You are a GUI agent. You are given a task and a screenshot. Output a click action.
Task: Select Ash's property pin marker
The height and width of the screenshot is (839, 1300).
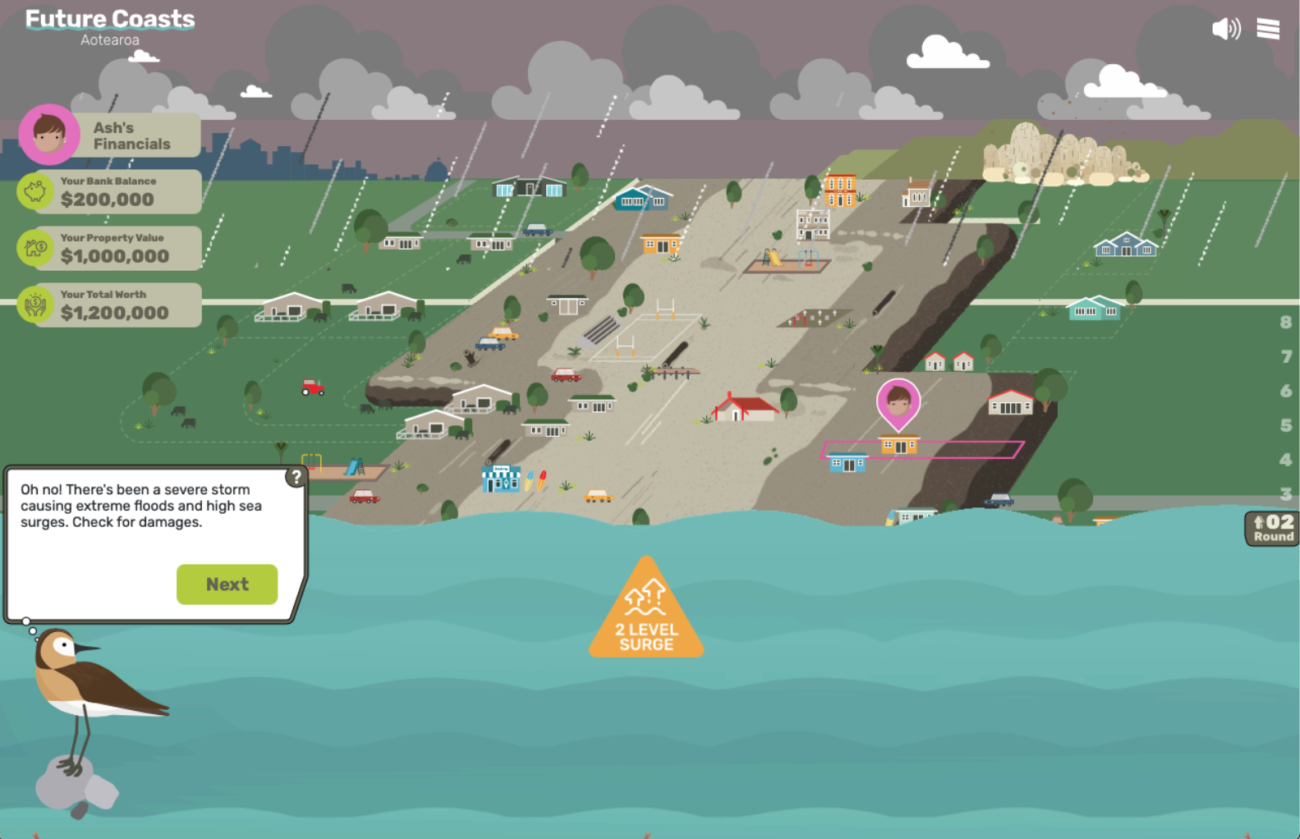(898, 401)
